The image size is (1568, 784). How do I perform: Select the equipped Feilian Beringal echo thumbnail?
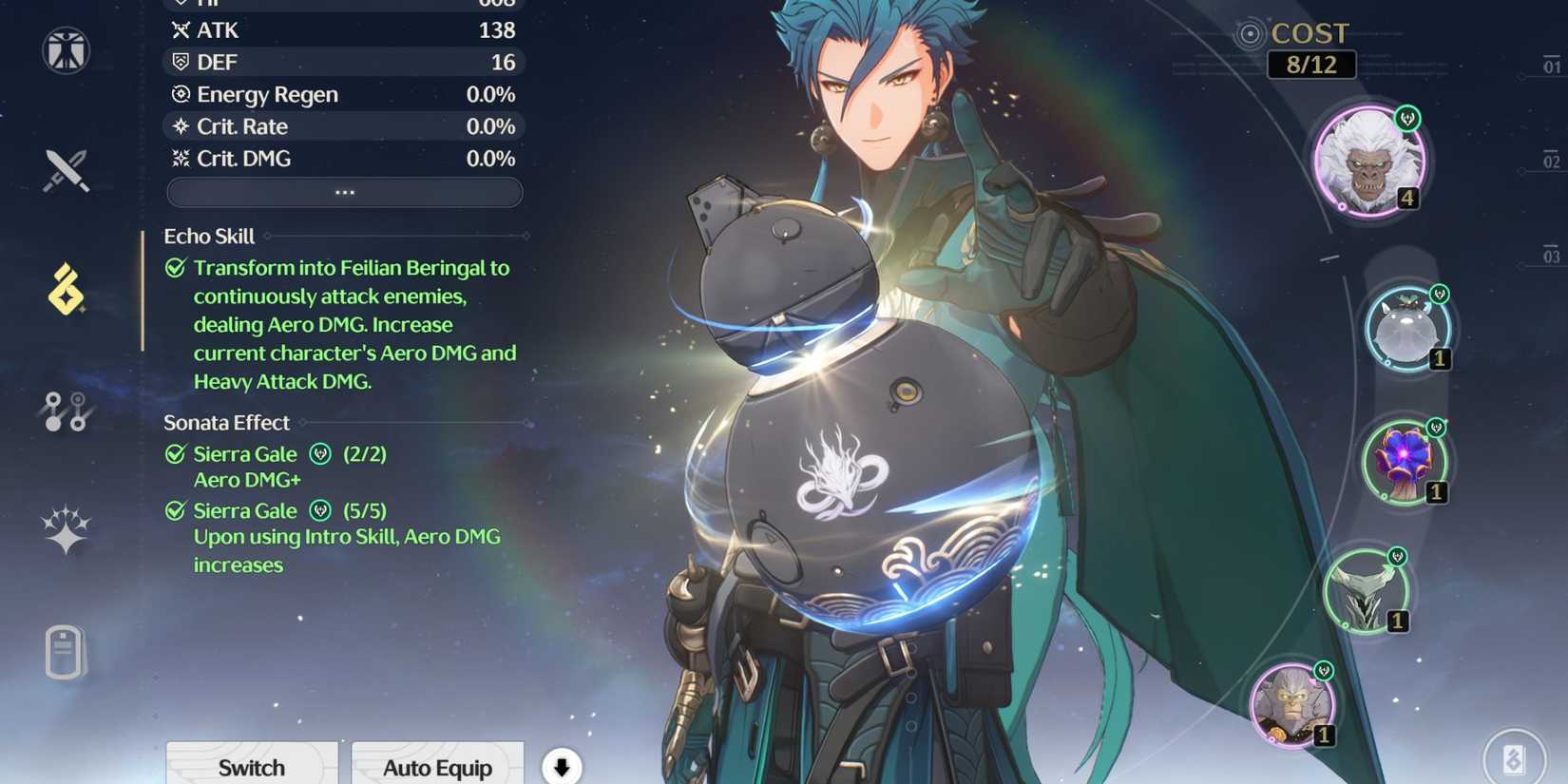pyautogui.click(x=1368, y=162)
